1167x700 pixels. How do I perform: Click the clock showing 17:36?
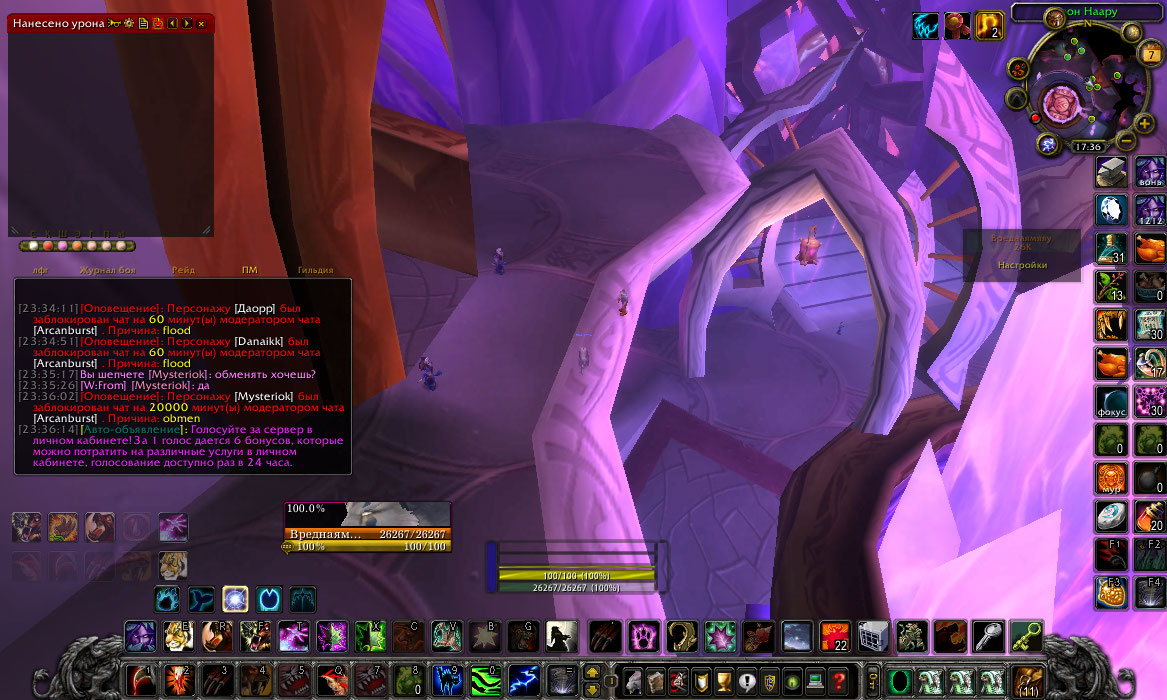1088,146
